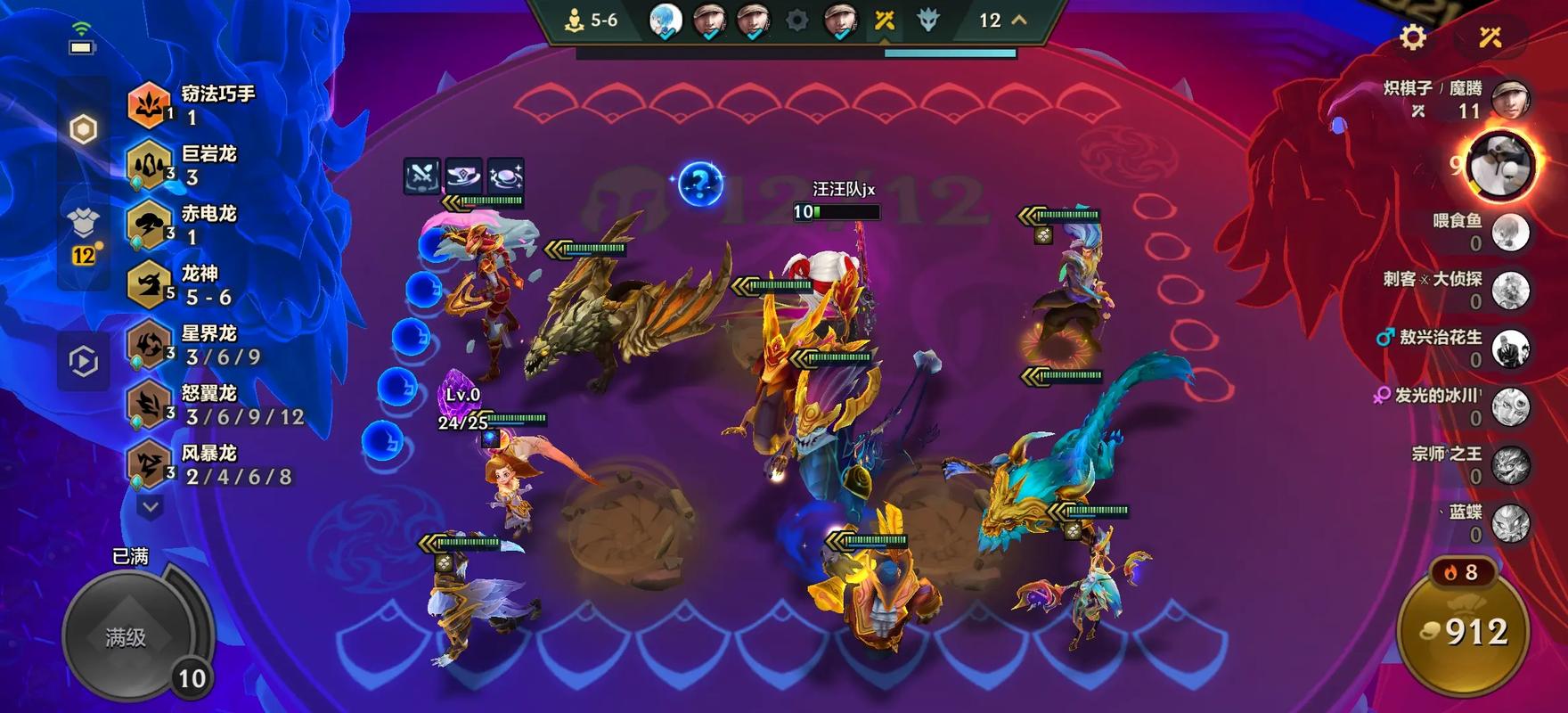Tap the blue question mark orb
The height and width of the screenshot is (713, 1568).
coord(700,184)
